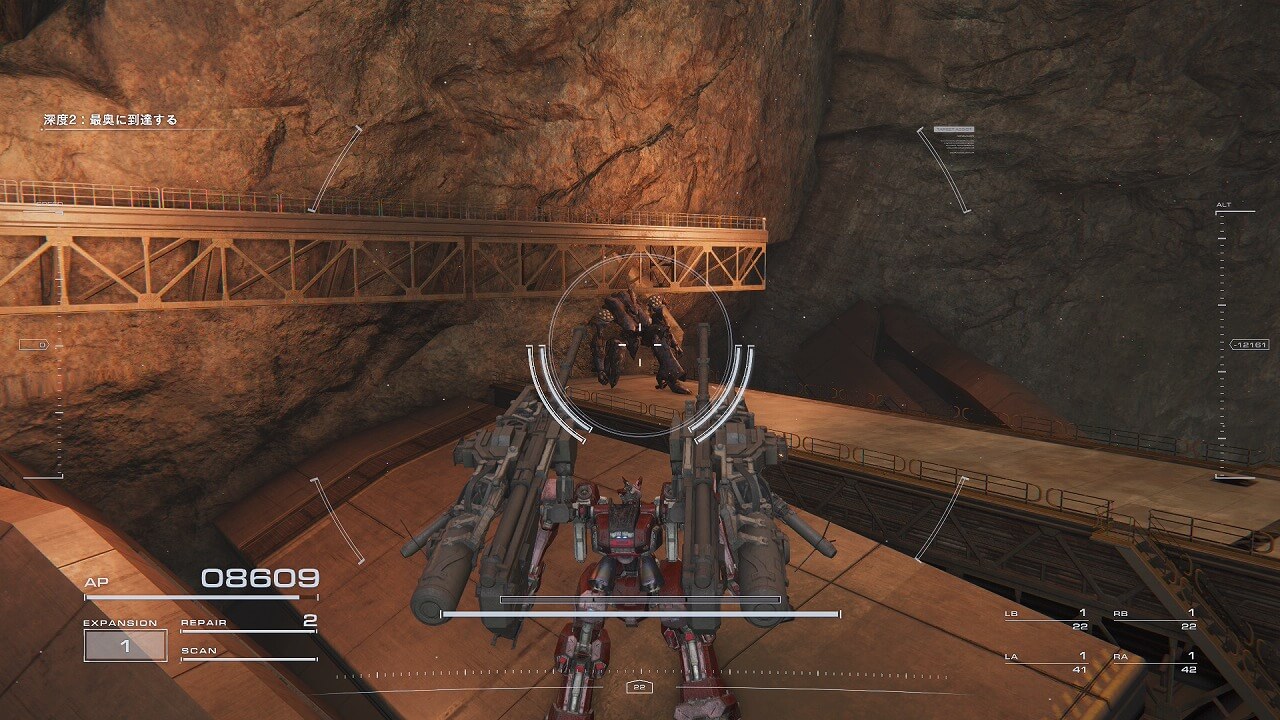
Task: Select the LB shoulder weapon slot
Action: [1047, 619]
